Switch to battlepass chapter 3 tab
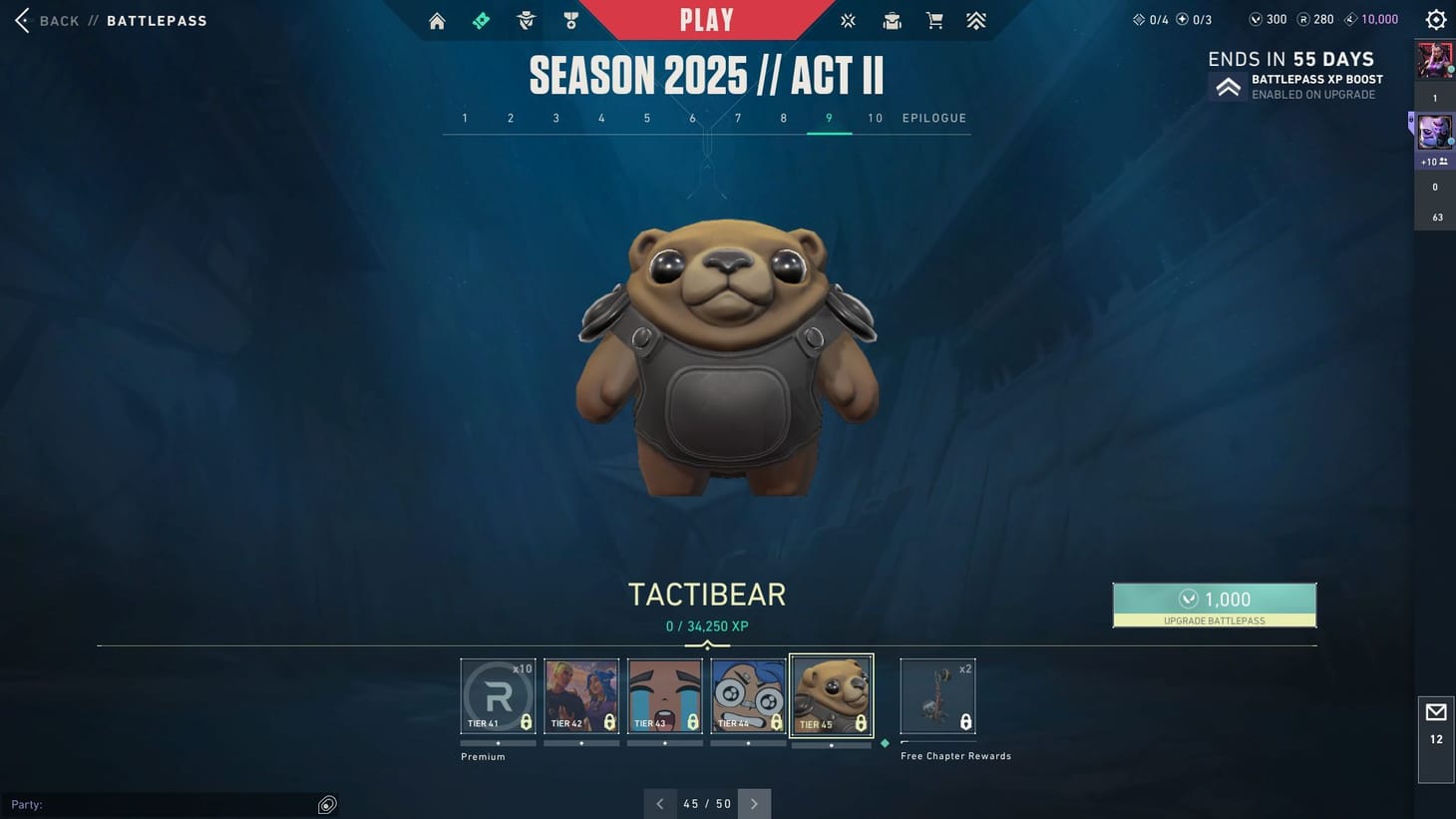The image size is (1456, 819). click(555, 118)
